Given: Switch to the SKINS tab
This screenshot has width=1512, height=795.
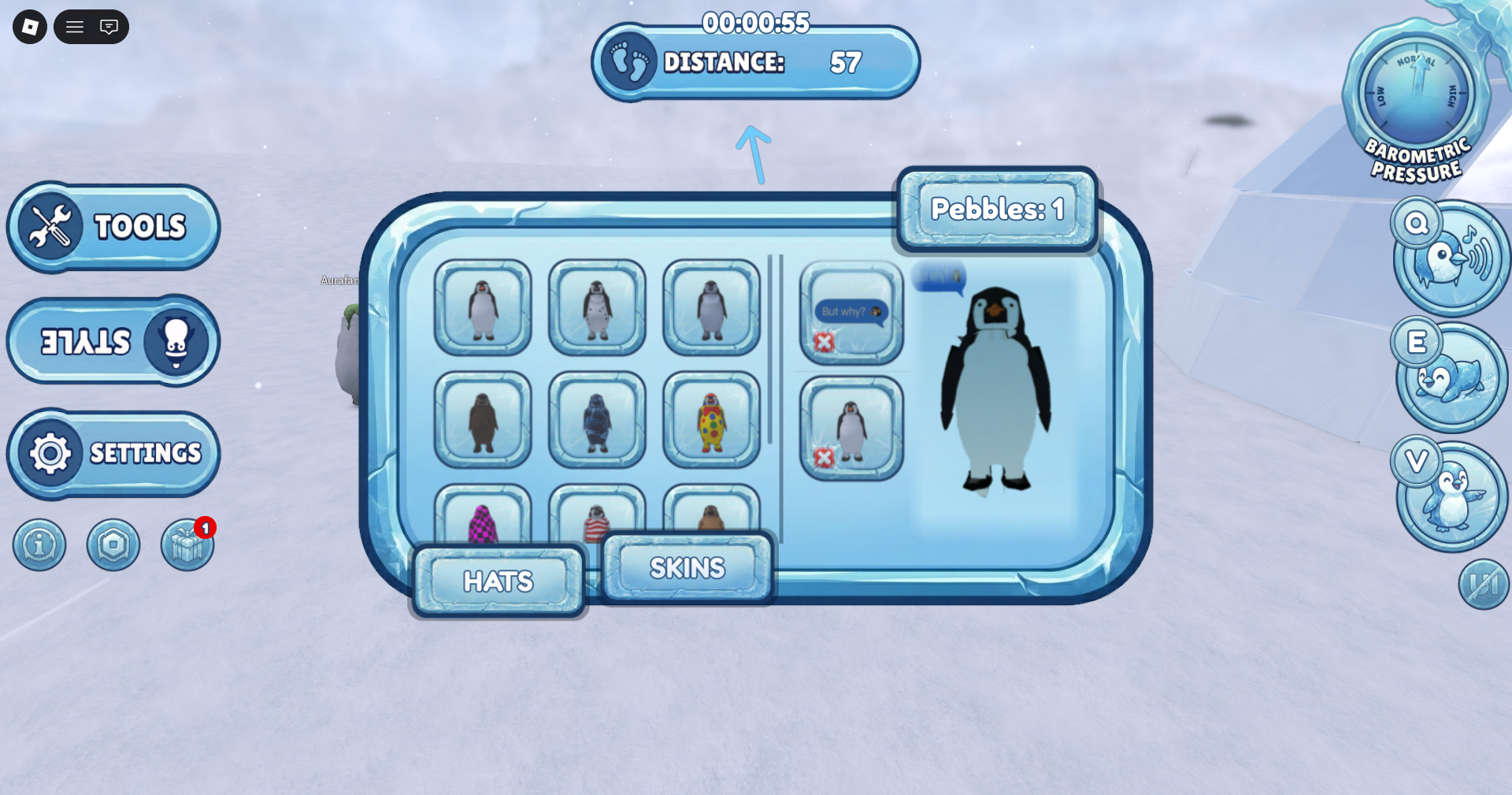Looking at the screenshot, I should pyautogui.click(x=686, y=567).
